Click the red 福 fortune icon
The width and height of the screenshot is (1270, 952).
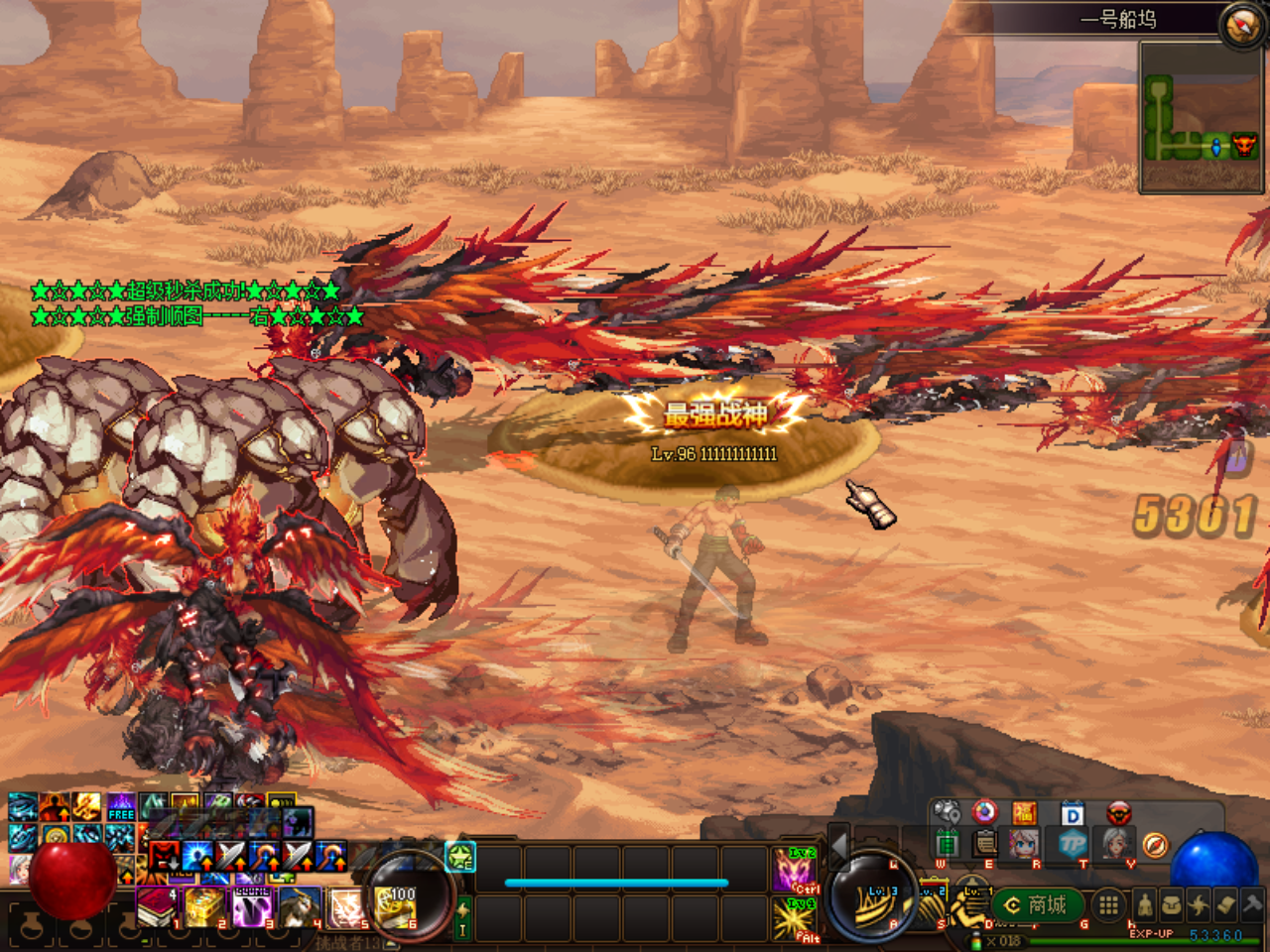coord(1024,814)
